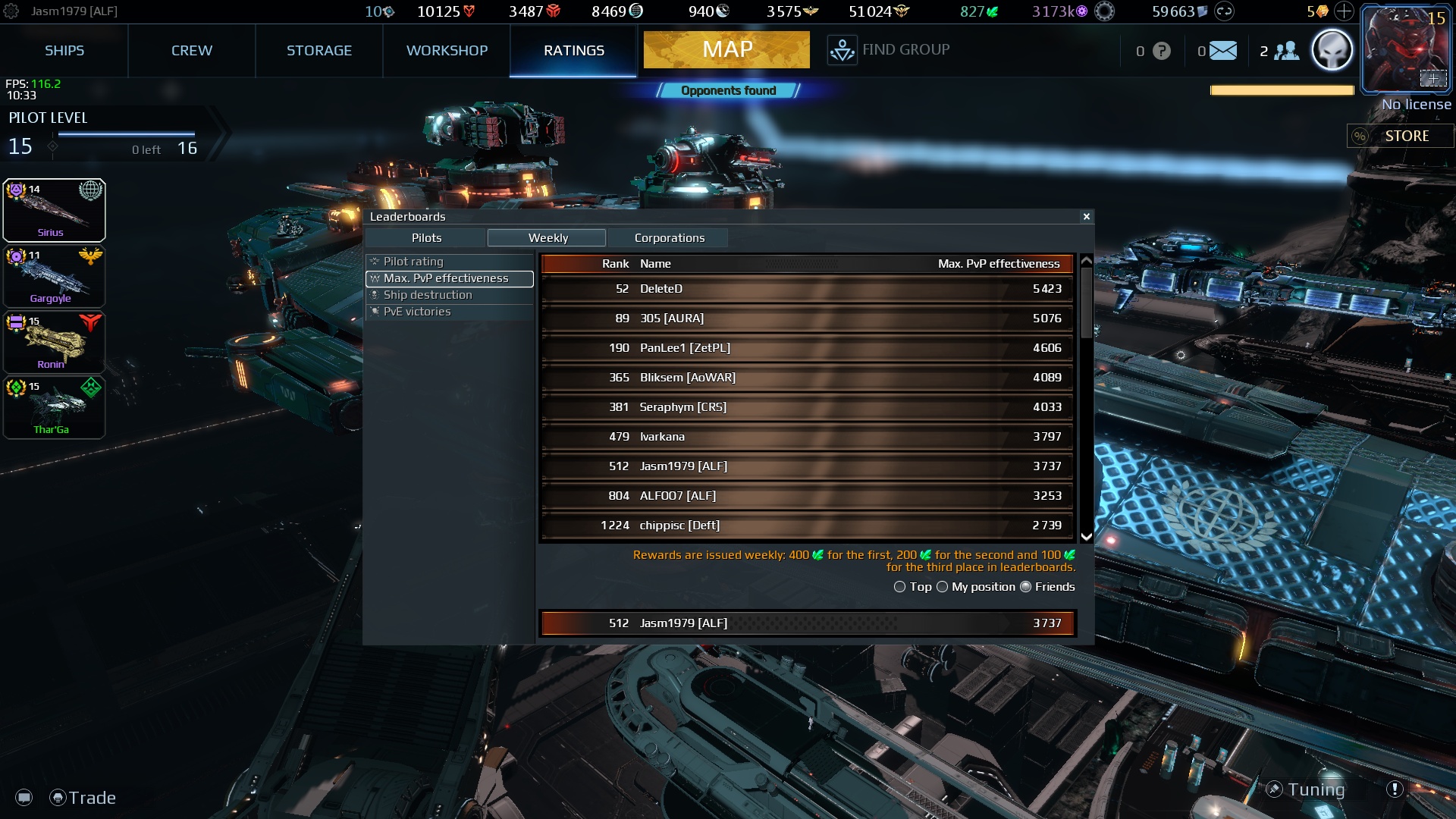
Task: Click the yellow MAP button
Action: pos(726,50)
